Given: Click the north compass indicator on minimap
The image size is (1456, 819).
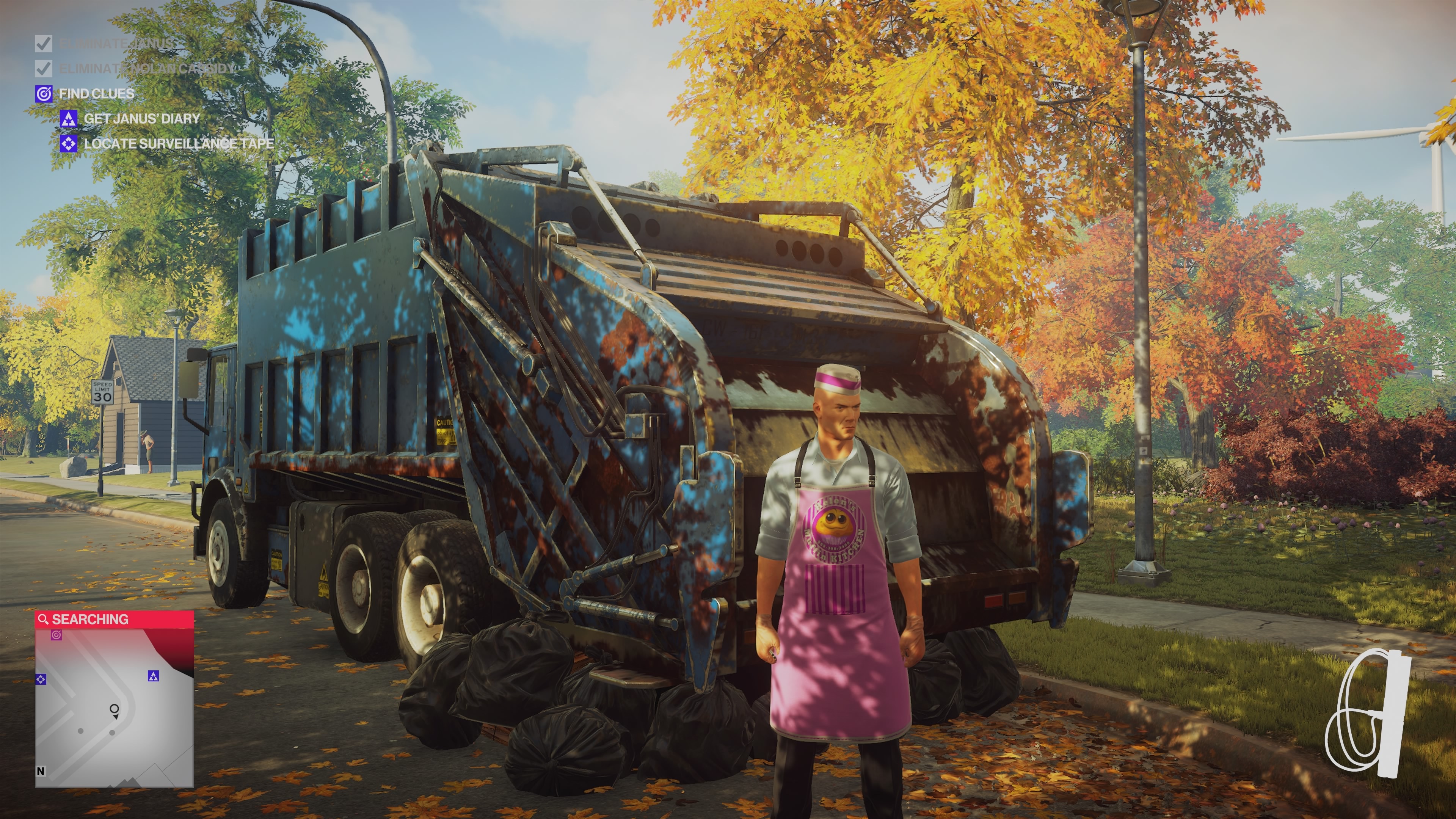Looking at the screenshot, I should (x=41, y=771).
